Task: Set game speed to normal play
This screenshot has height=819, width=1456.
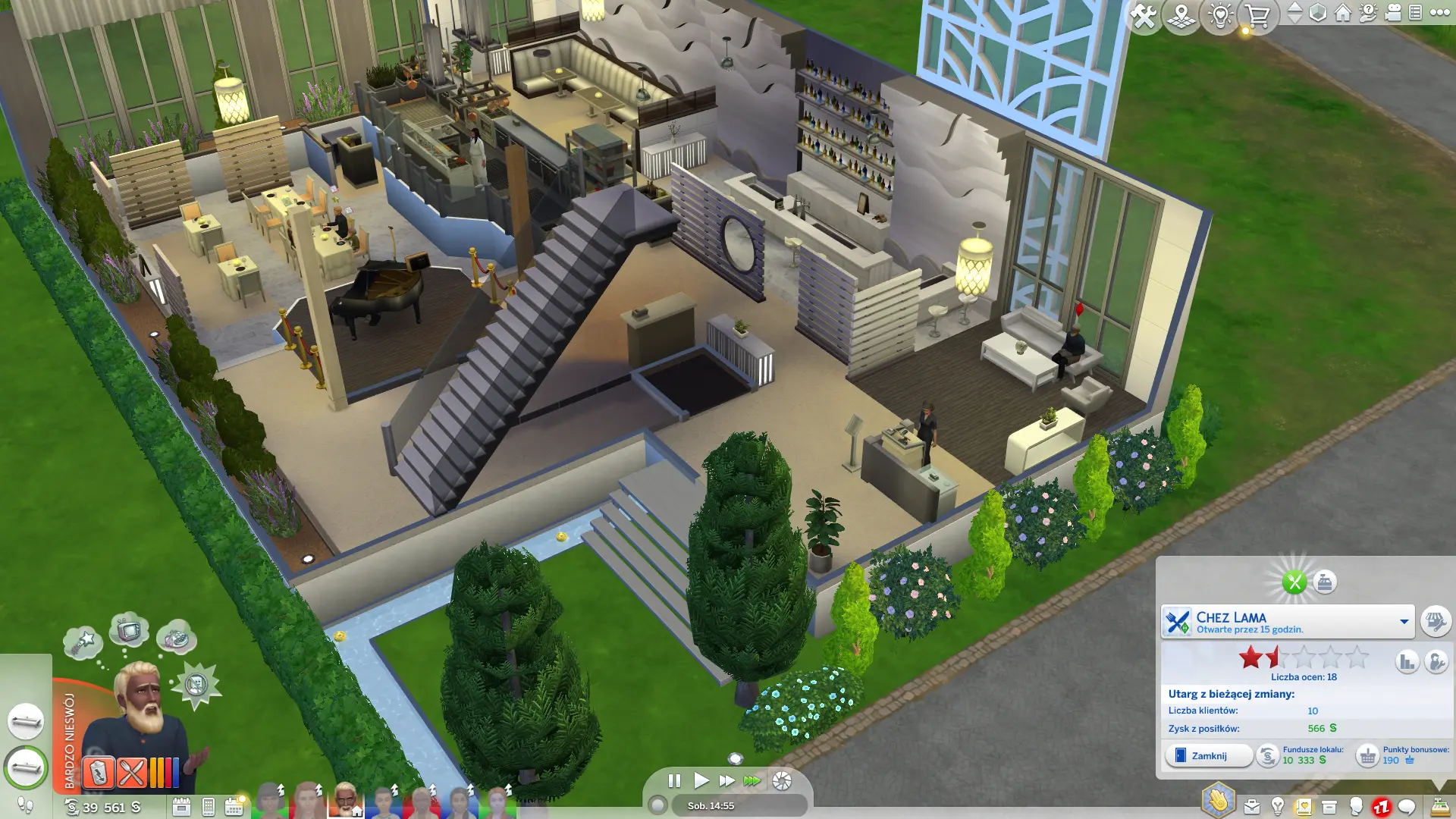Action: (x=701, y=780)
